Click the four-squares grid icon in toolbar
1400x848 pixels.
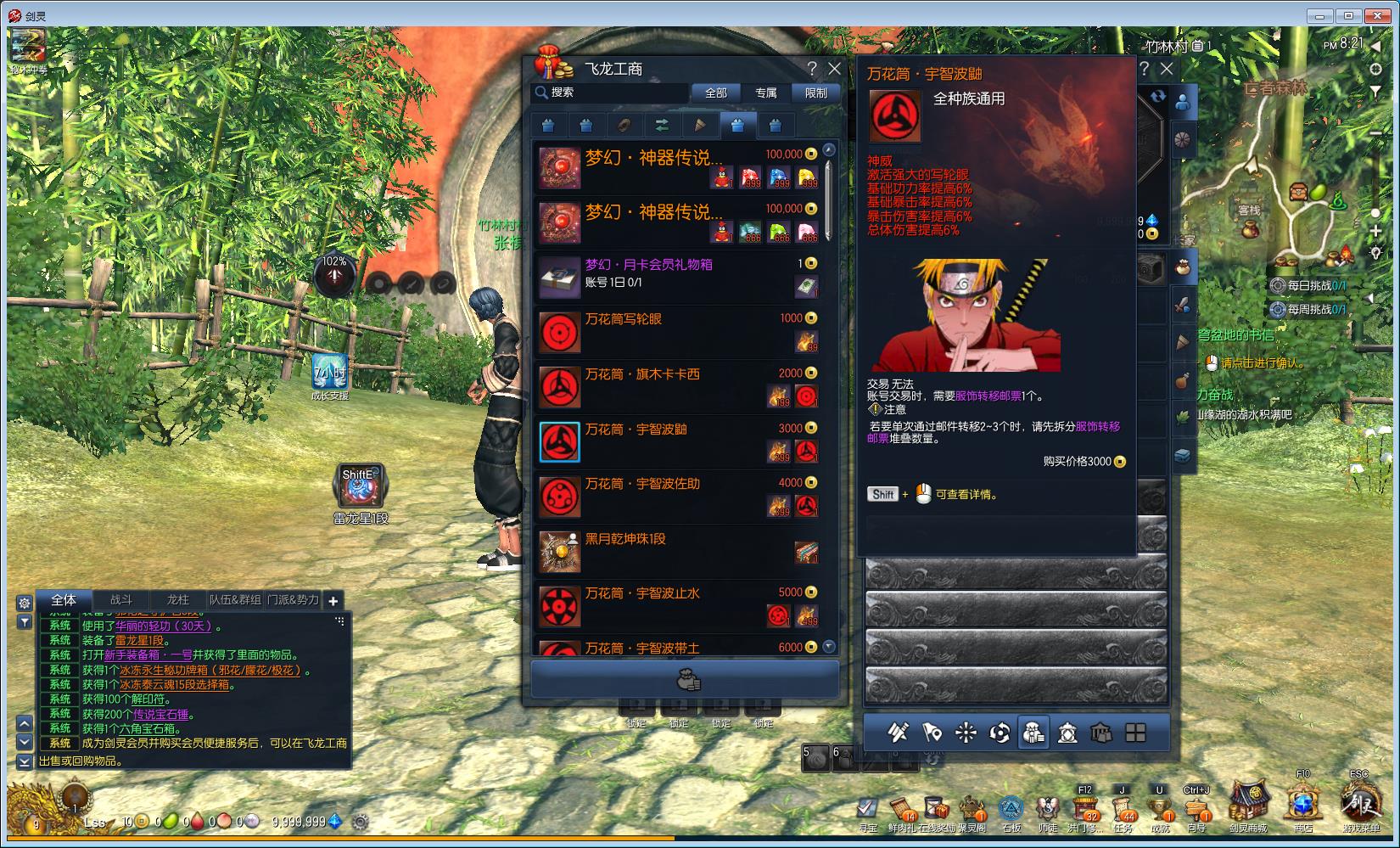click(x=1135, y=733)
